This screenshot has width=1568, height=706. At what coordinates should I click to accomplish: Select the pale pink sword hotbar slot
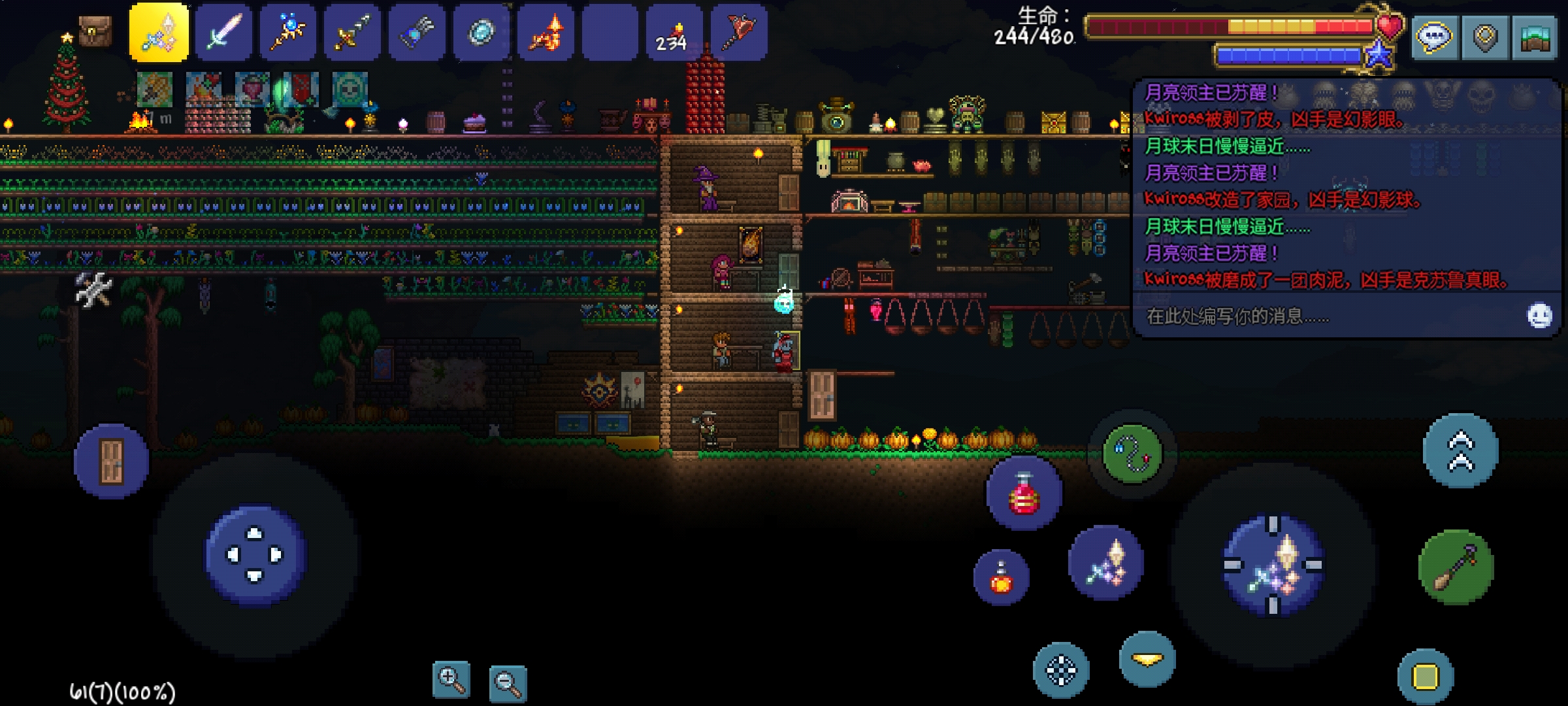pyautogui.click(x=223, y=33)
